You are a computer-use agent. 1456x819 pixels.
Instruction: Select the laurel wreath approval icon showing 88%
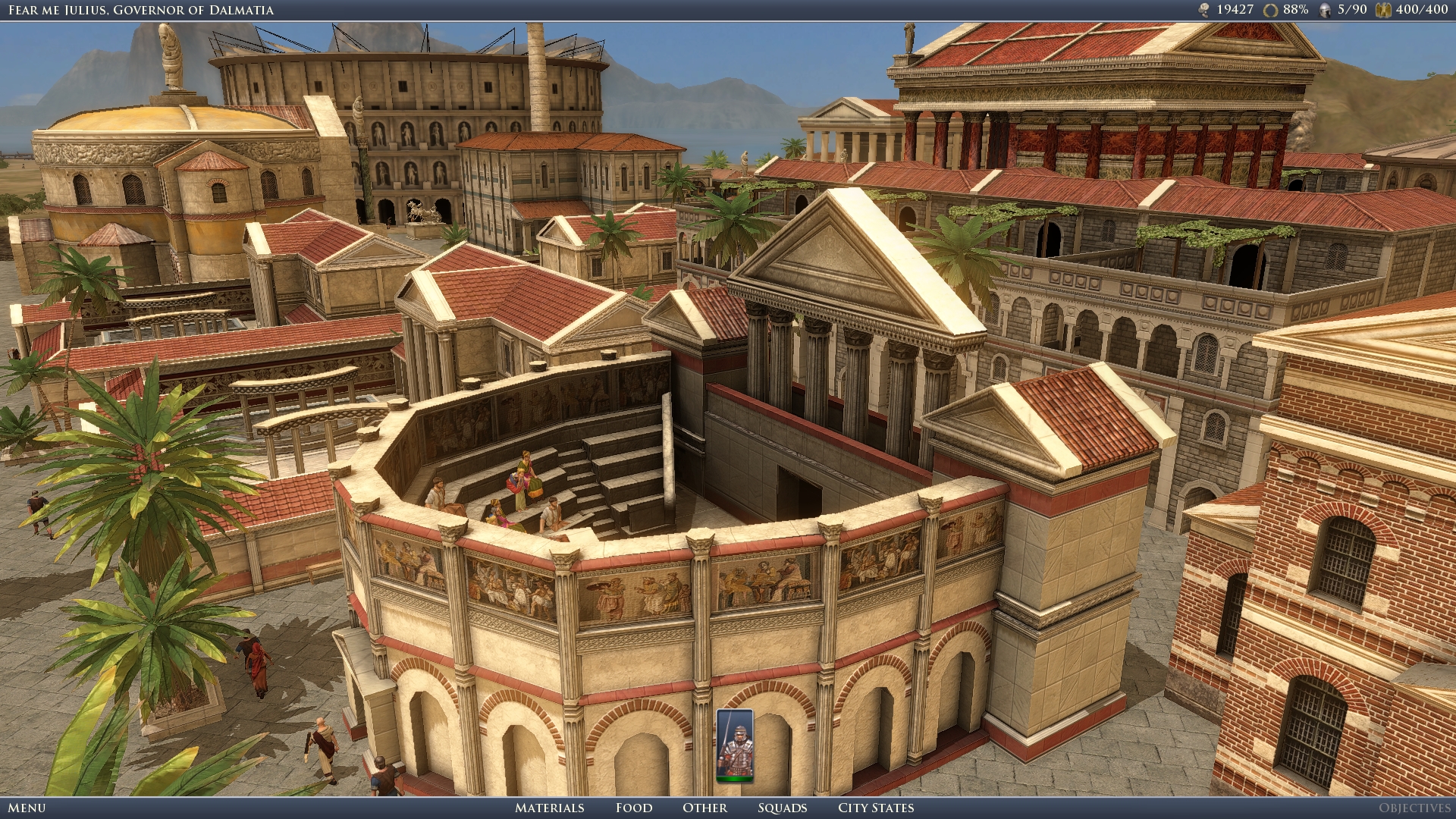(1270, 9)
